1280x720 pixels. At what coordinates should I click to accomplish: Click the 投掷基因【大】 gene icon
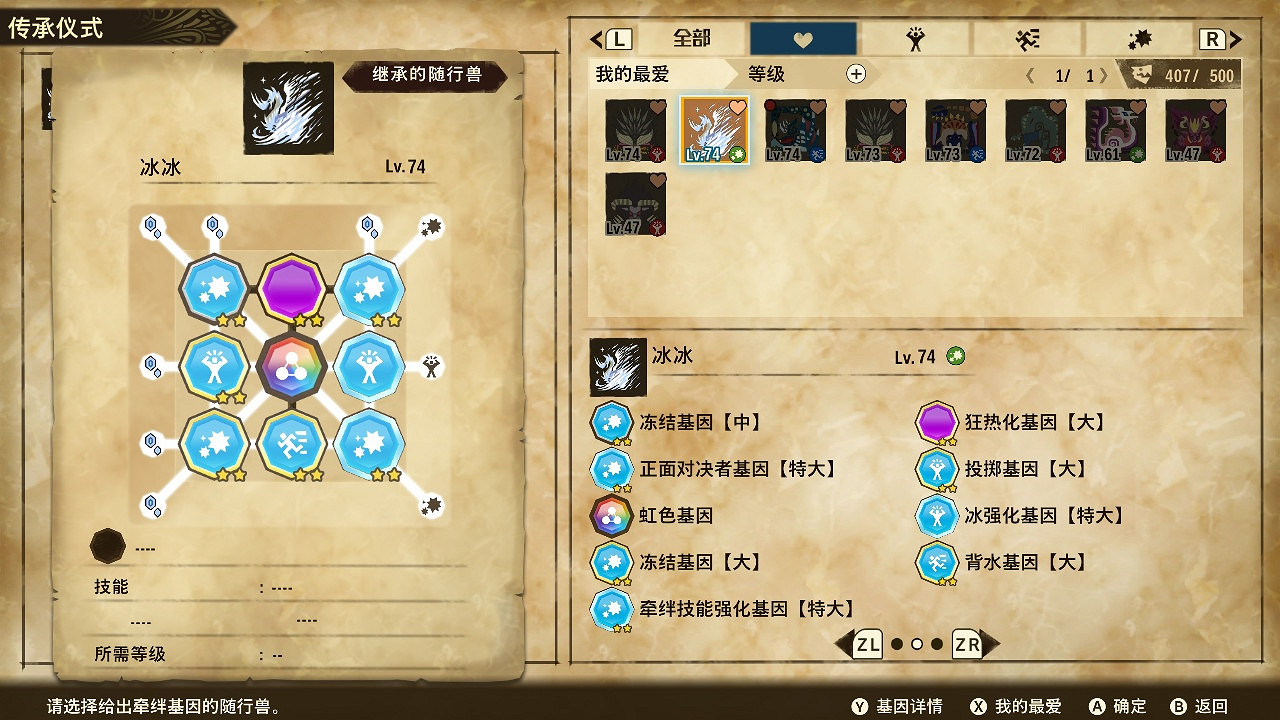pos(937,469)
